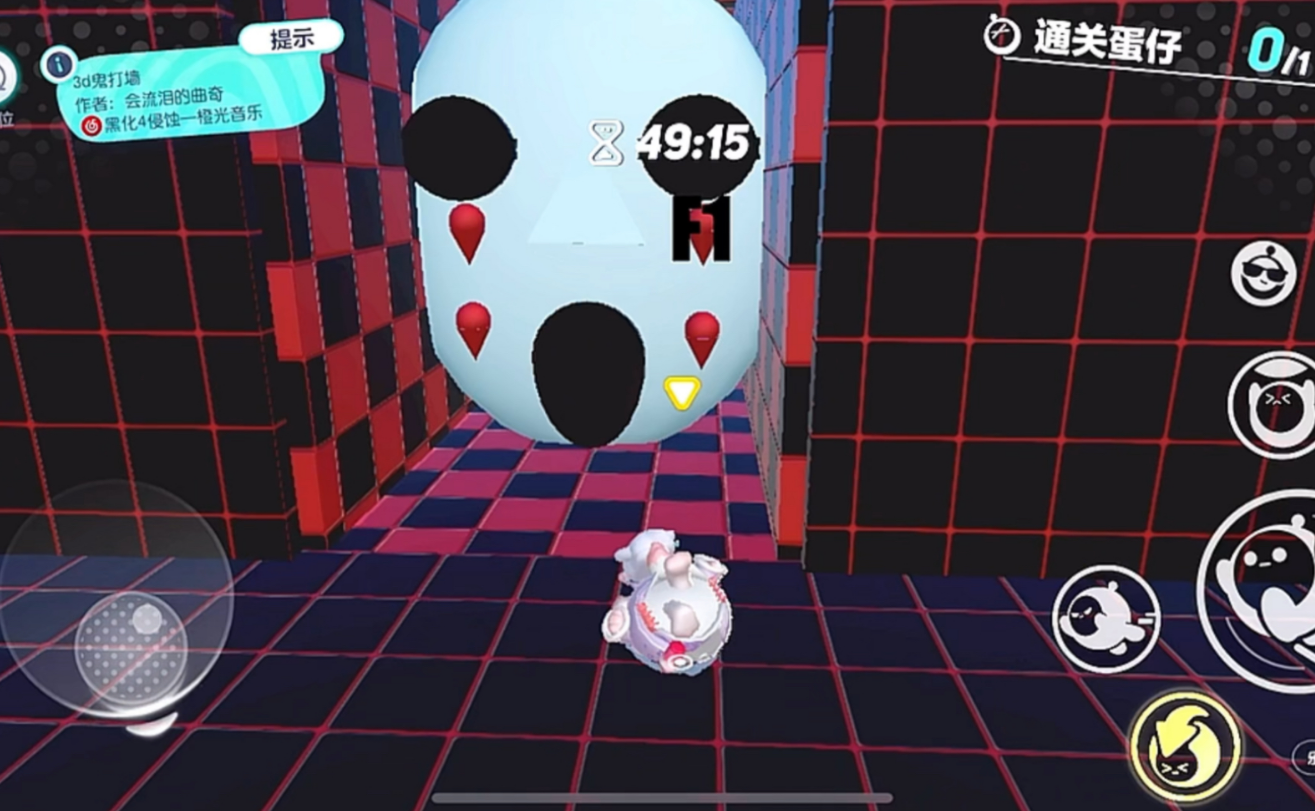Activate the yellow roll skill button
Viewport: 1315px width, 811px height.
point(1185,745)
